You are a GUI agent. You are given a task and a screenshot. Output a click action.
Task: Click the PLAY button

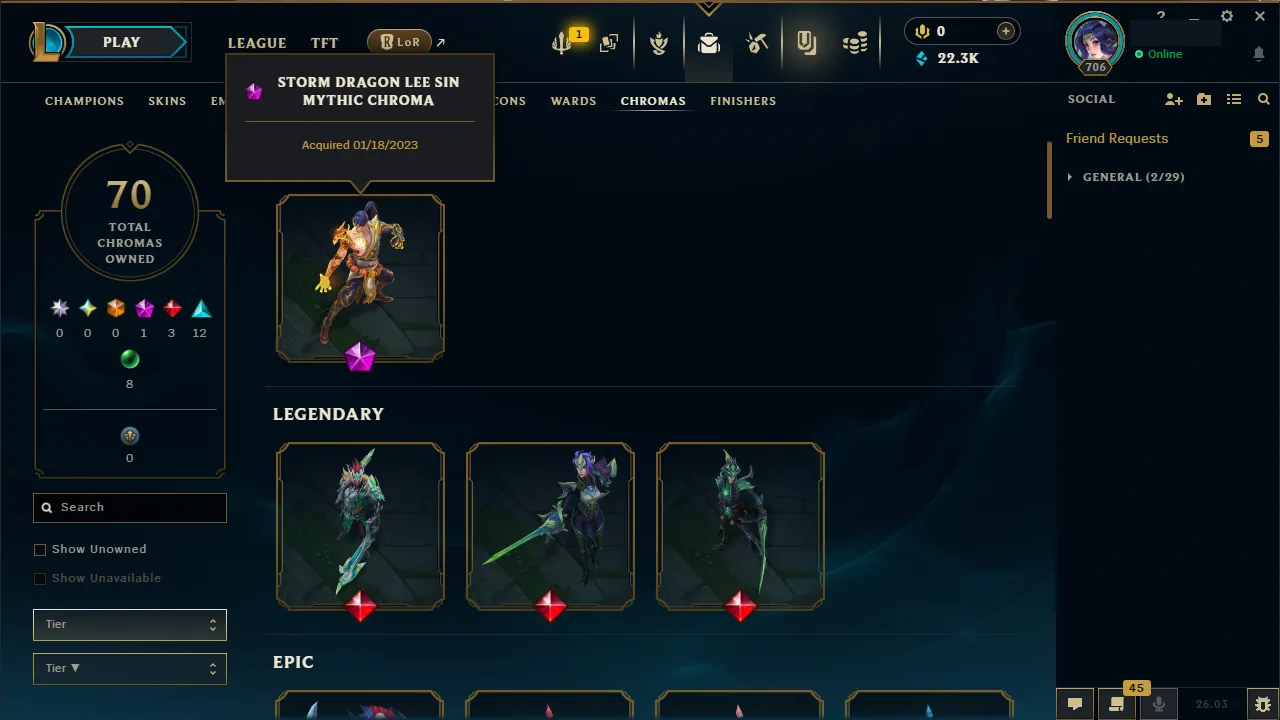(121, 42)
